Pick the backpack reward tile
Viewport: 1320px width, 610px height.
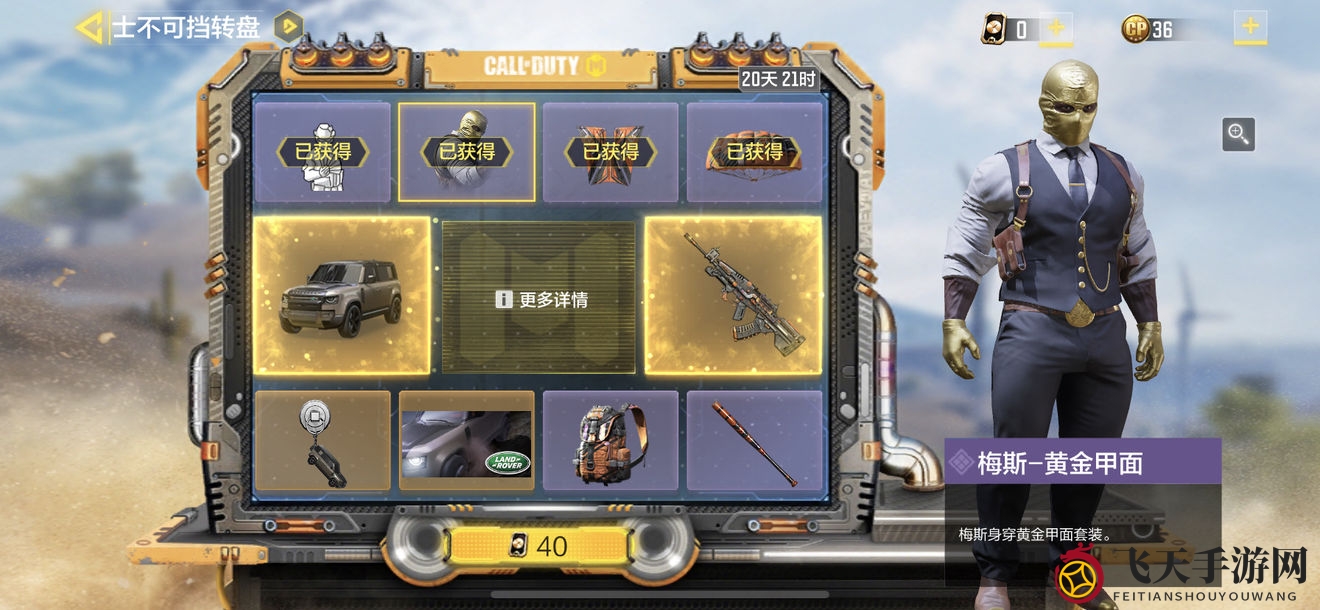(610, 441)
